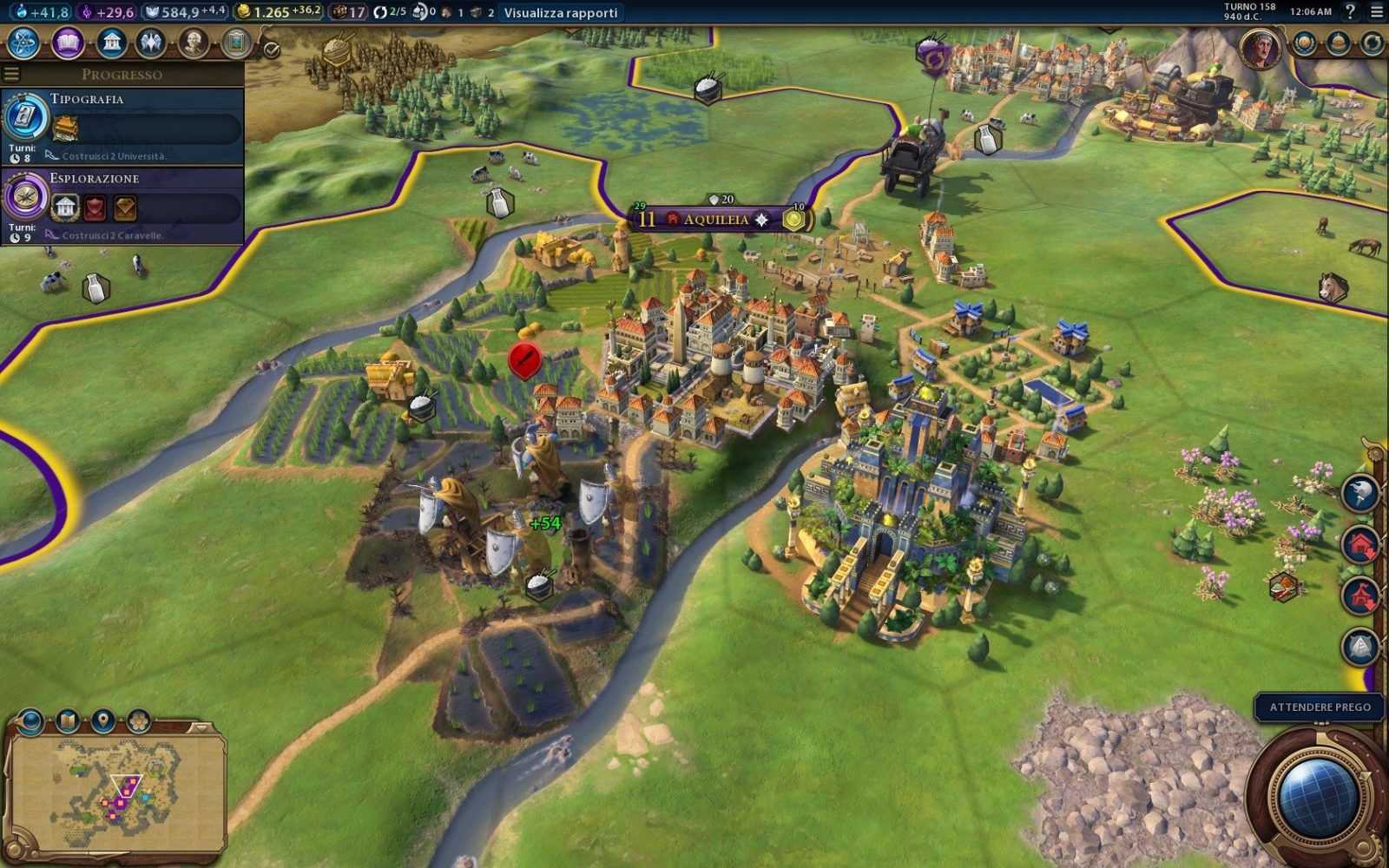Select the Aquileia city banner
1389x868 pixels.
tap(715, 220)
